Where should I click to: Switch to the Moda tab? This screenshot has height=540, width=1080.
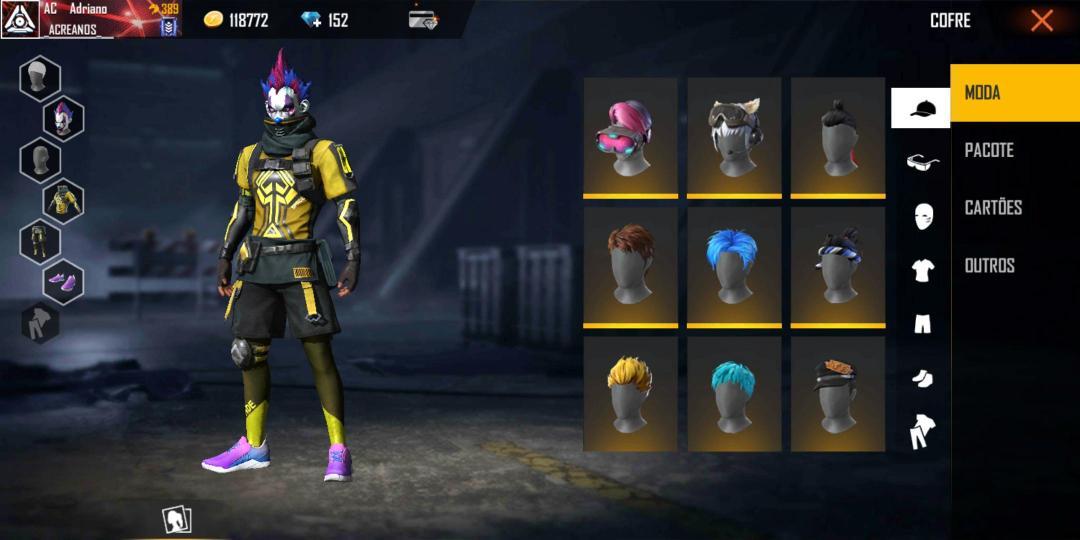click(1014, 93)
